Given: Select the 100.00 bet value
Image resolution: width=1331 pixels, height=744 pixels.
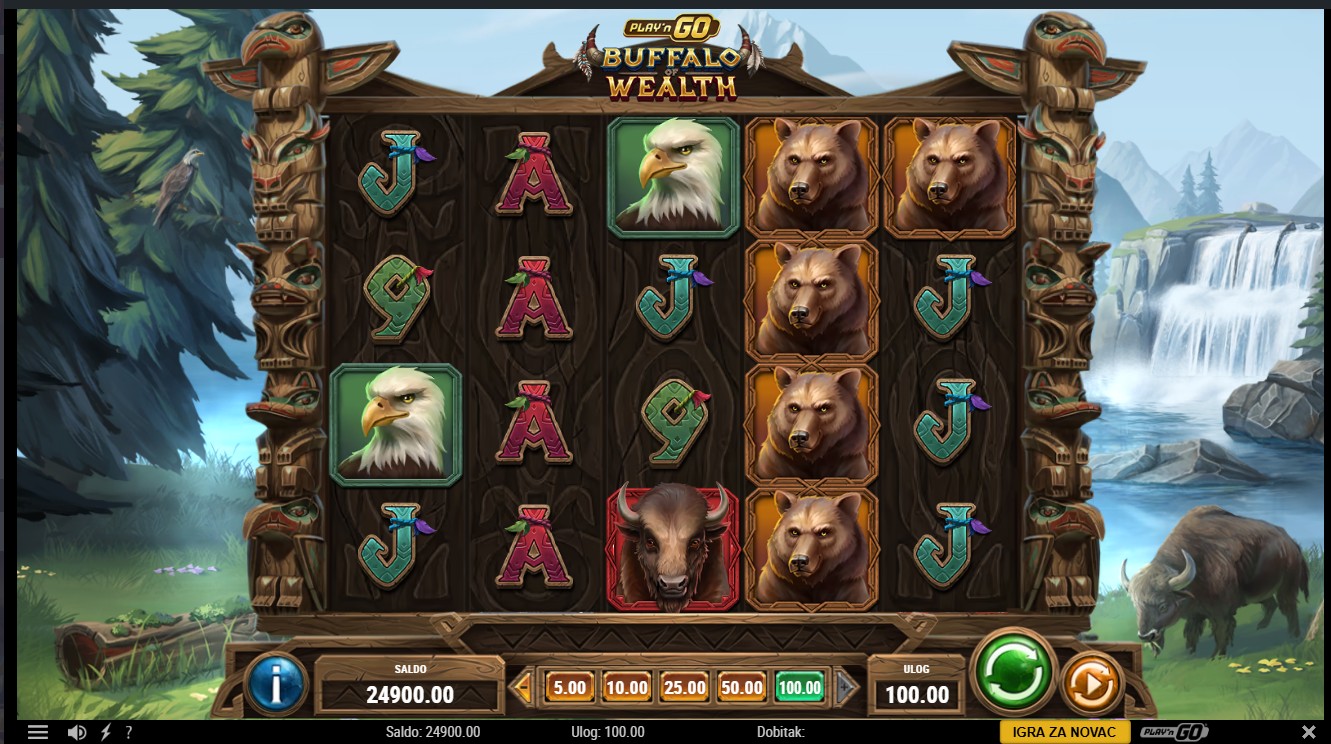Looking at the screenshot, I should [800, 687].
